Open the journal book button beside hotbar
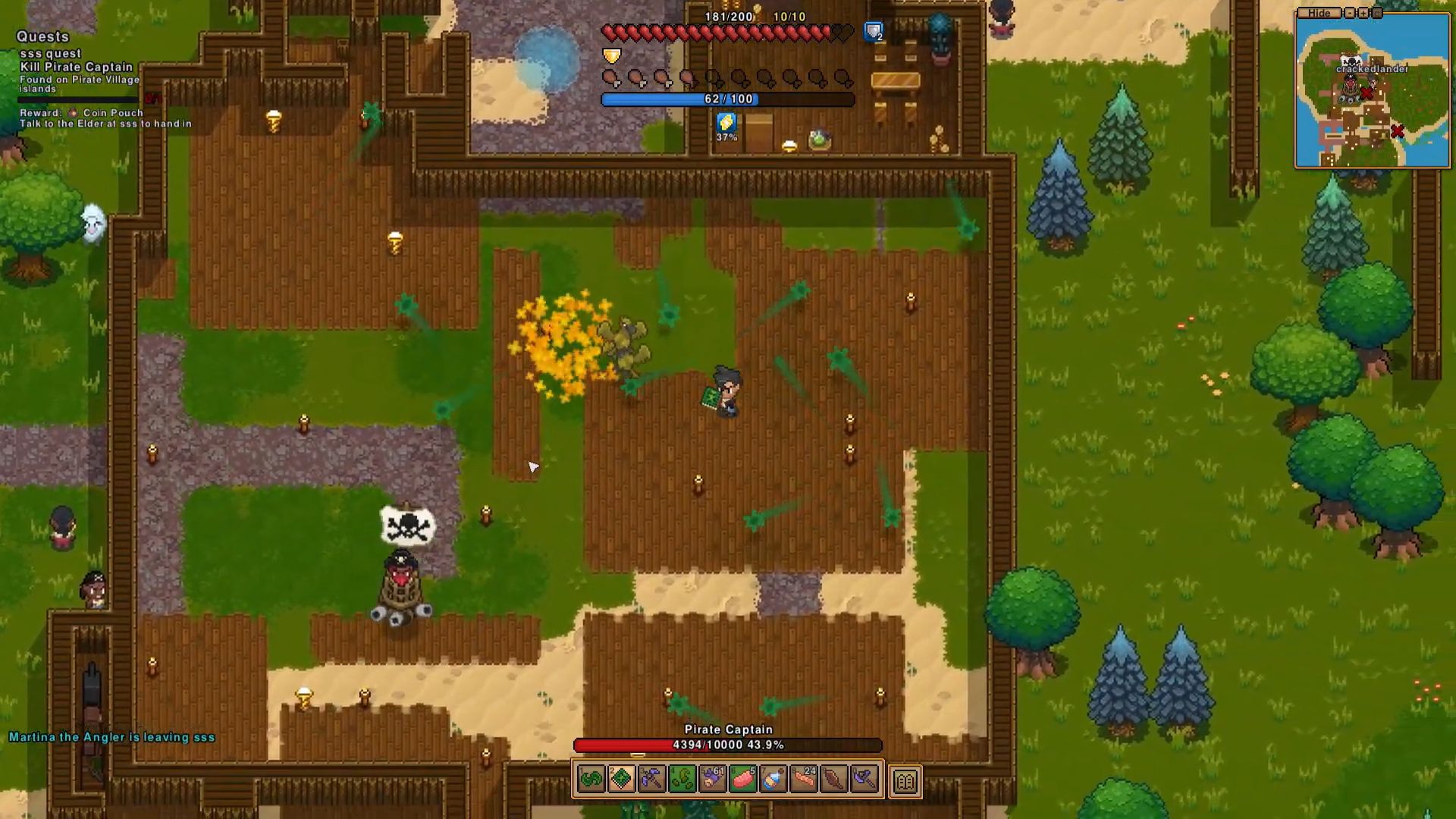Viewport: 1456px width, 819px height. (x=905, y=780)
